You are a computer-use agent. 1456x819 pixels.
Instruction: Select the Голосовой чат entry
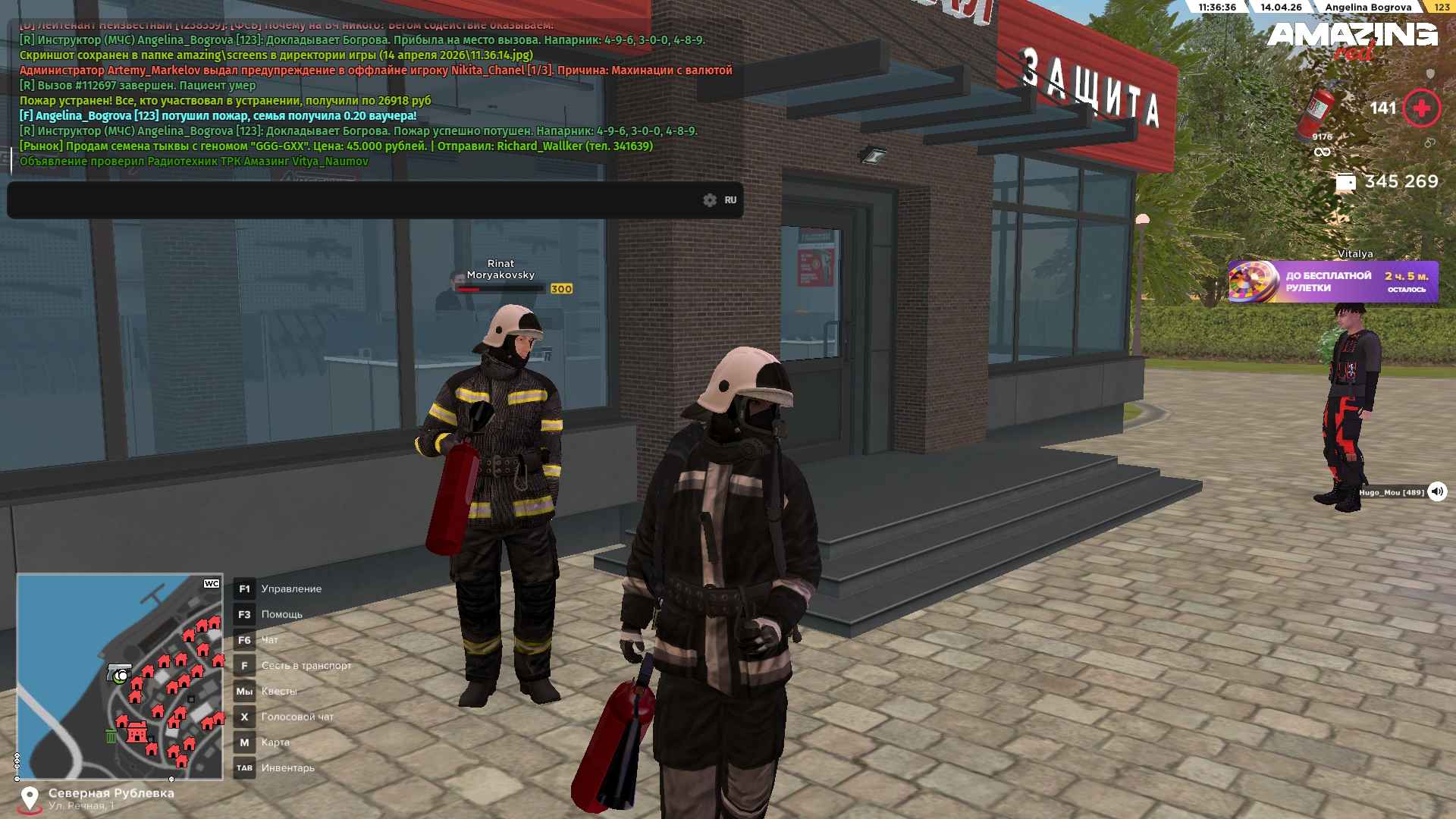pos(297,717)
